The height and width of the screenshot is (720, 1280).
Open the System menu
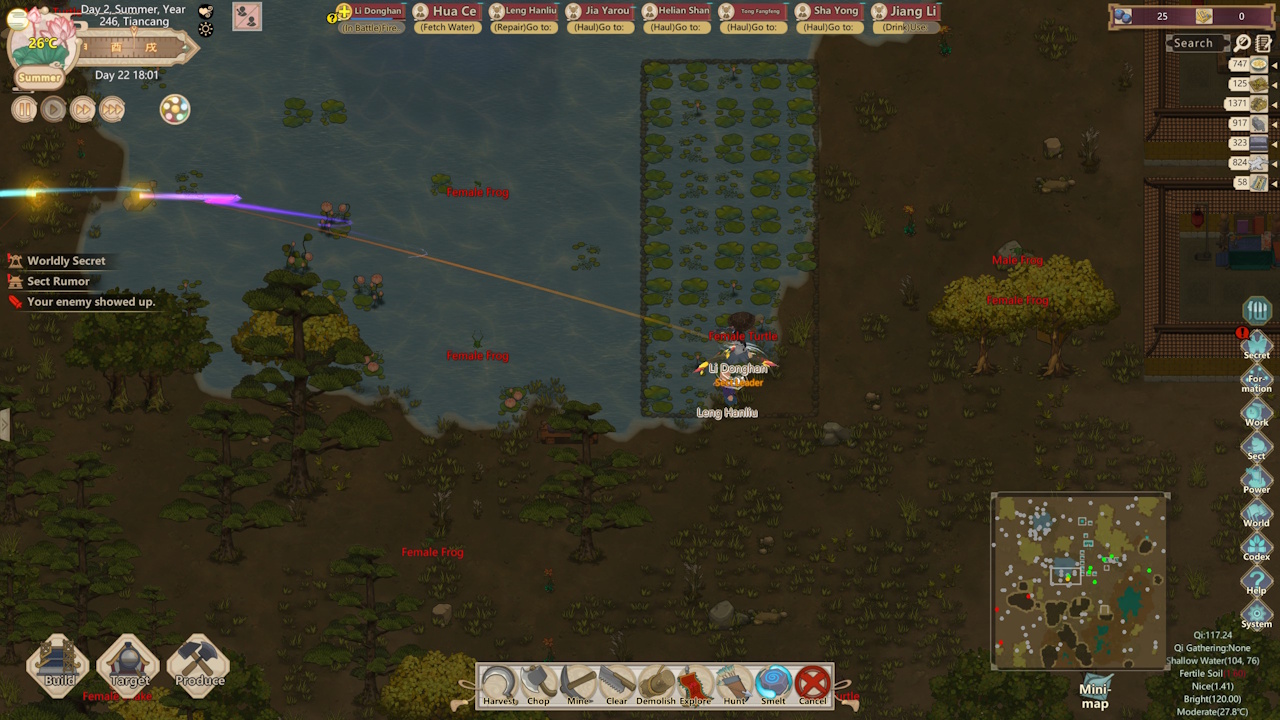pyautogui.click(x=1256, y=615)
